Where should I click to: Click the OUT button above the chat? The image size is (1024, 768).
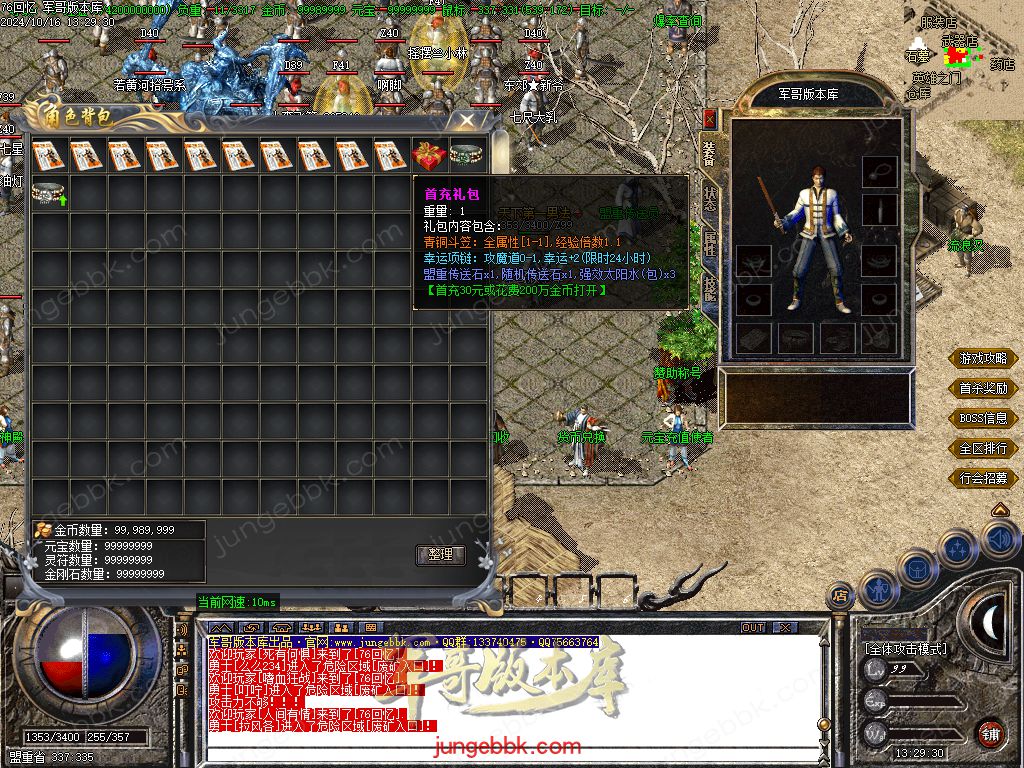[x=753, y=627]
